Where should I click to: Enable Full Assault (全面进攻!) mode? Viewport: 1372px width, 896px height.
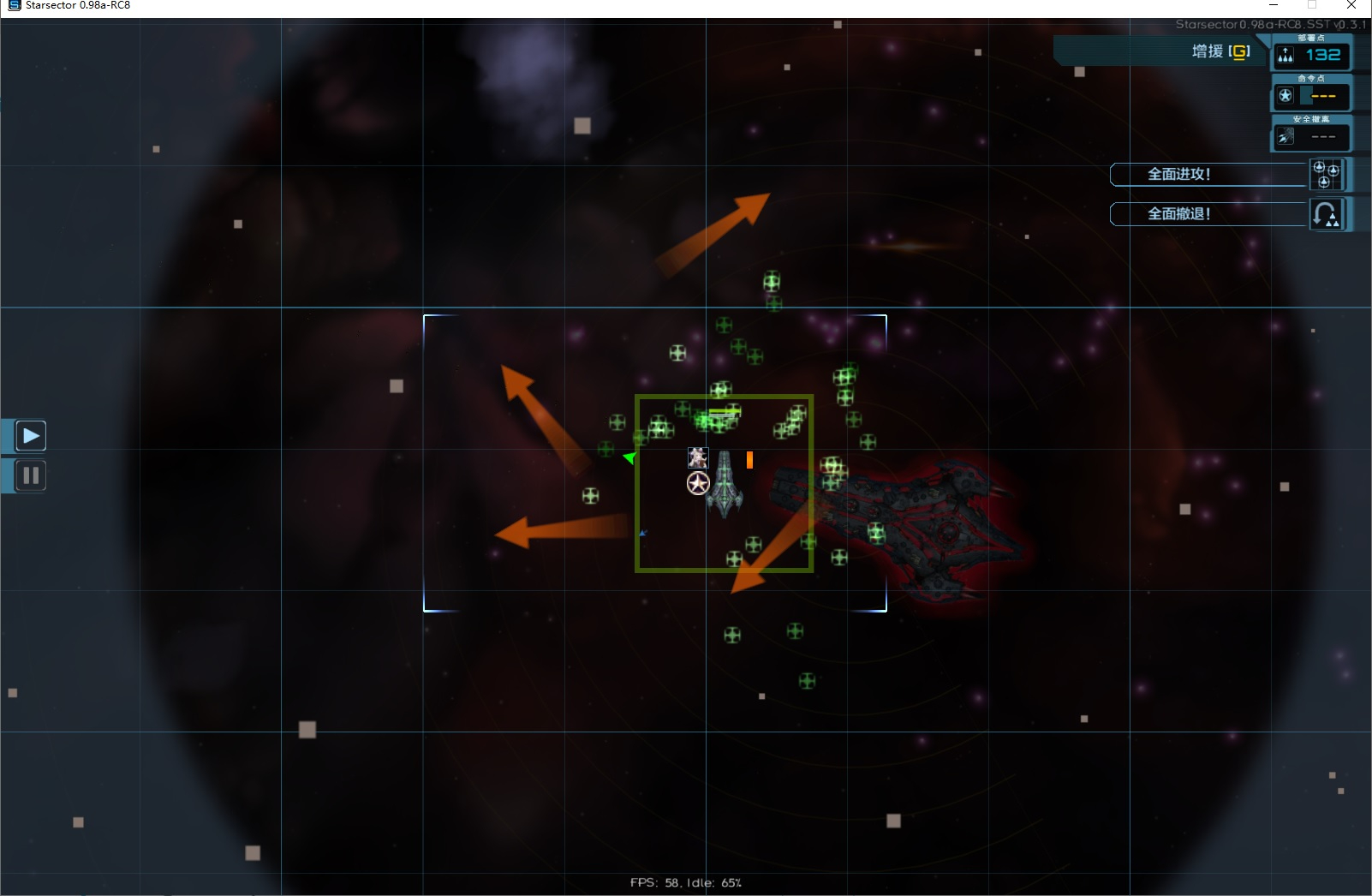pyautogui.click(x=1179, y=174)
